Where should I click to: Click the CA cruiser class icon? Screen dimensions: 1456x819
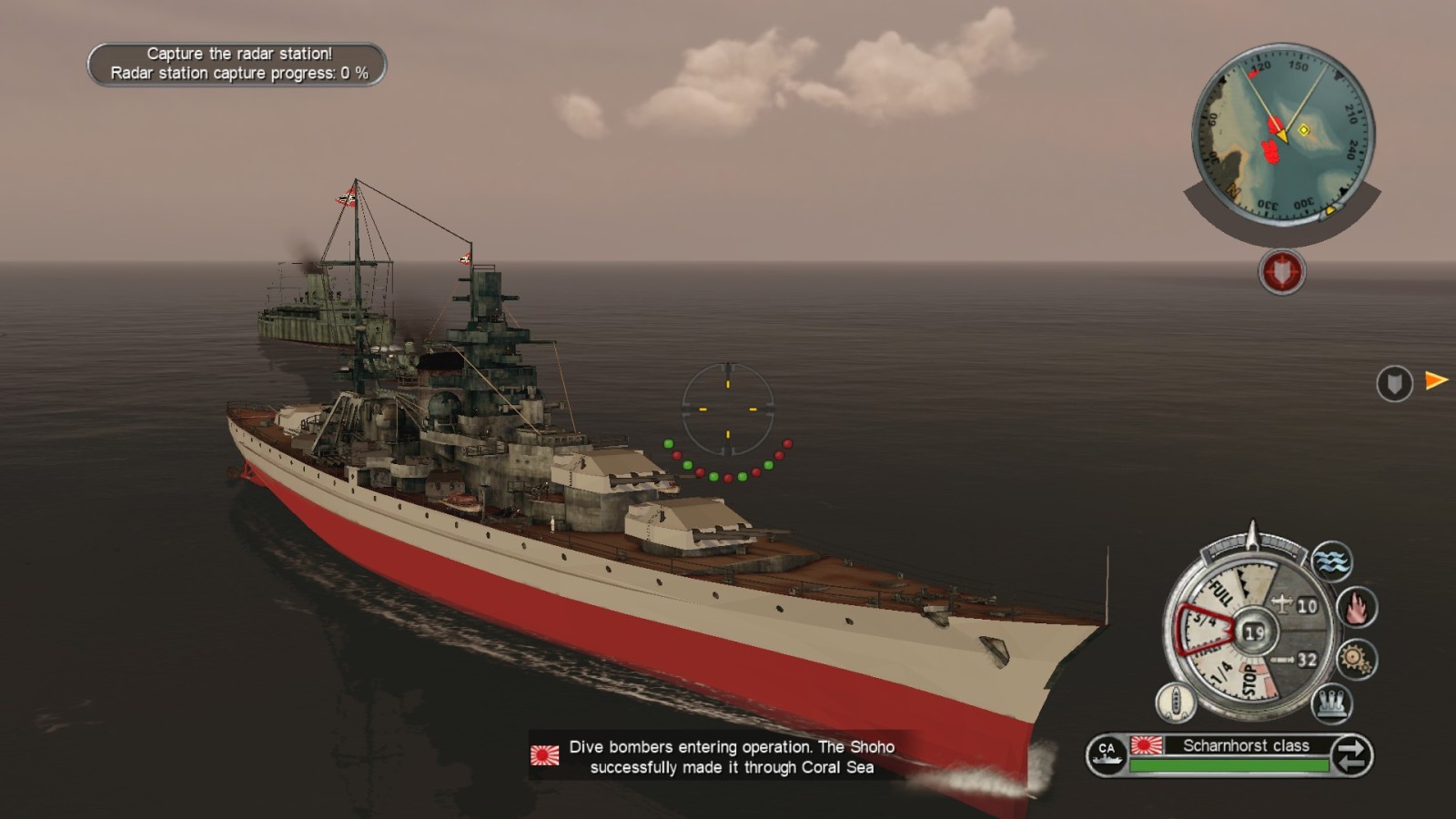pos(1107,754)
